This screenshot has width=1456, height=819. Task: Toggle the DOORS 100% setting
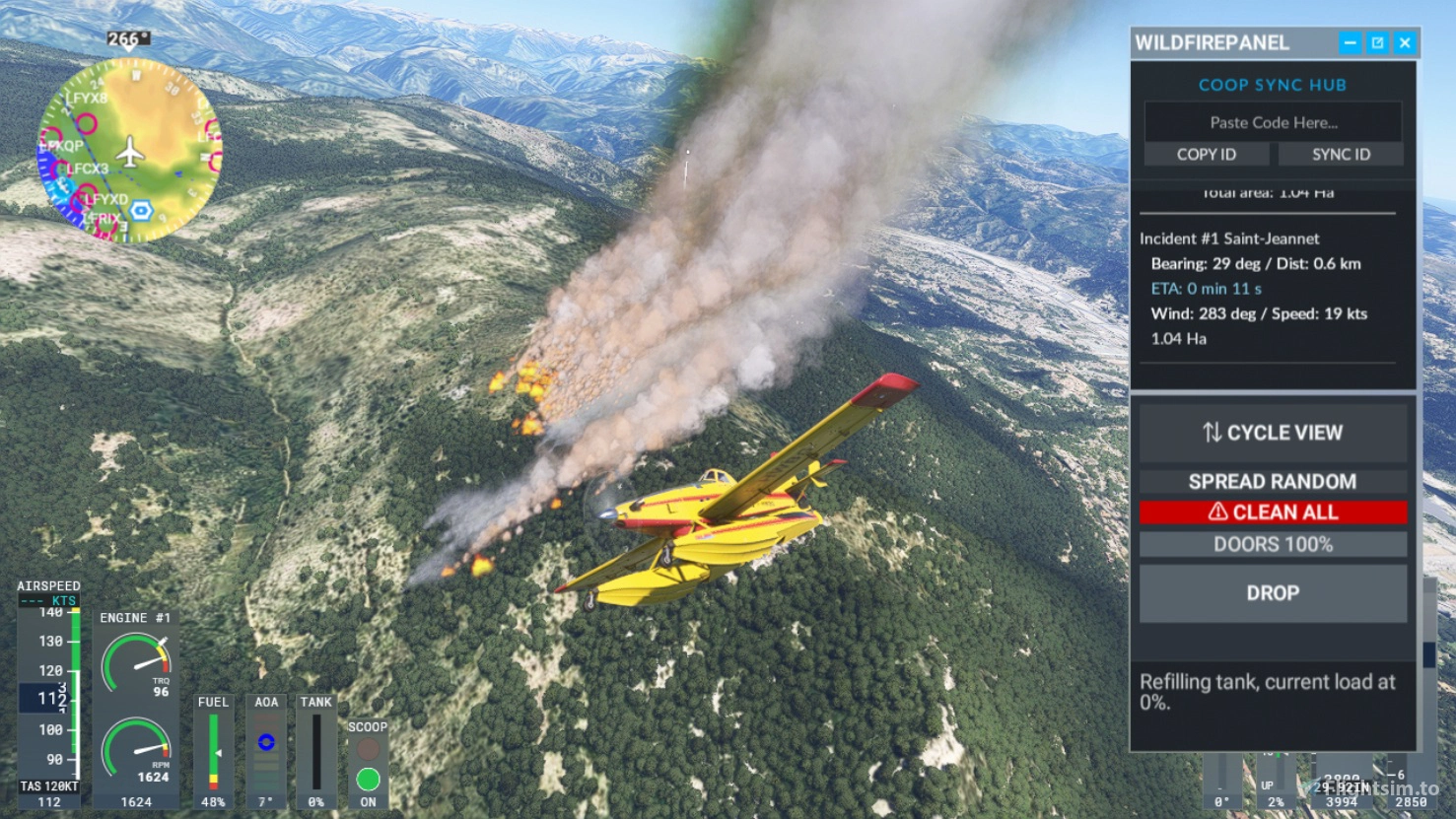click(x=1273, y=544)
